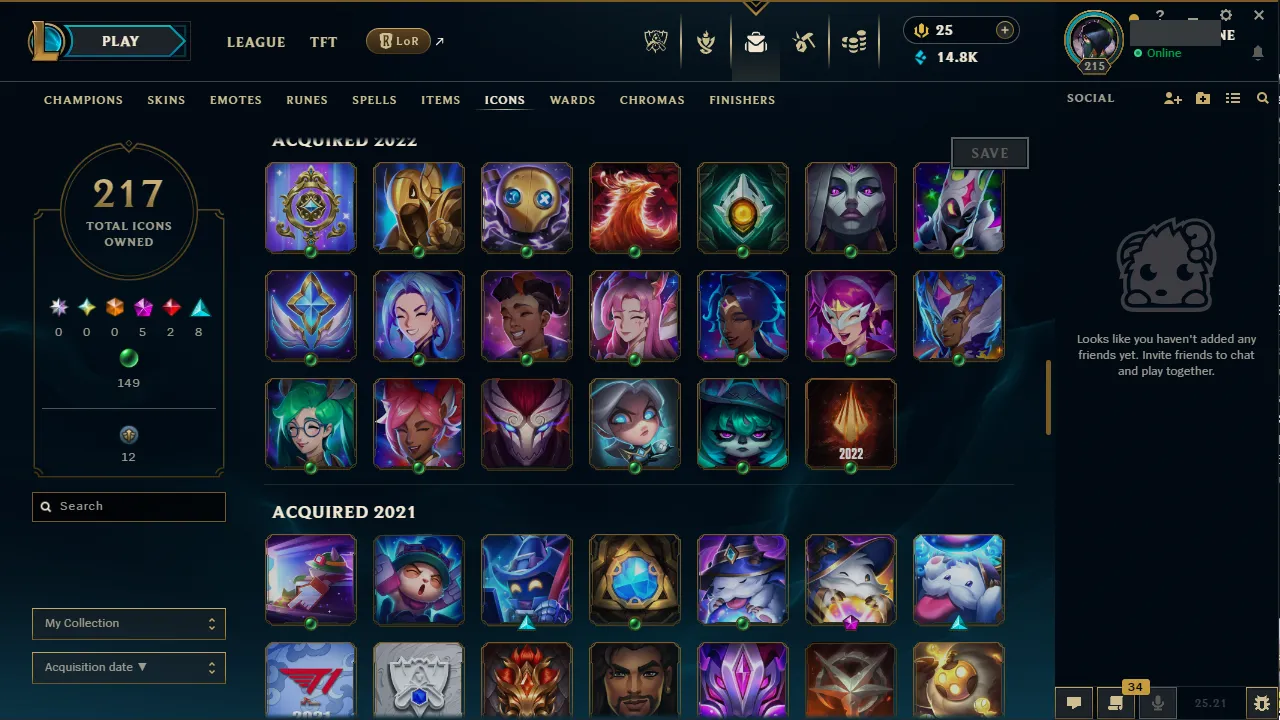The image size is (1280, 720).
Task: Toggle the microphone for voice chat
Action: (x=1157, y=703)
